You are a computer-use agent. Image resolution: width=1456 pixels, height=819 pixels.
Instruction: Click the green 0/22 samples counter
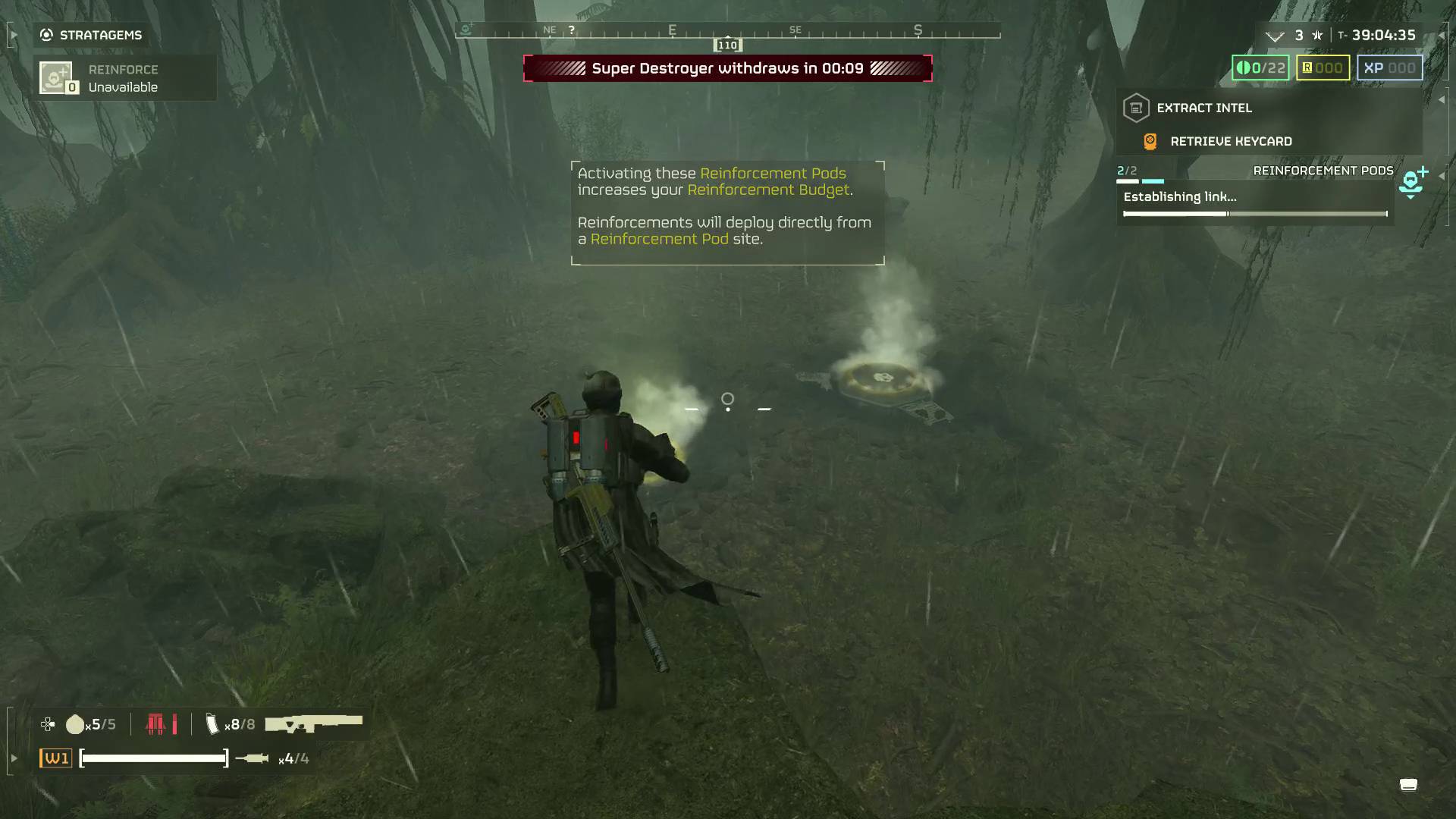[x=1260, y=67]
